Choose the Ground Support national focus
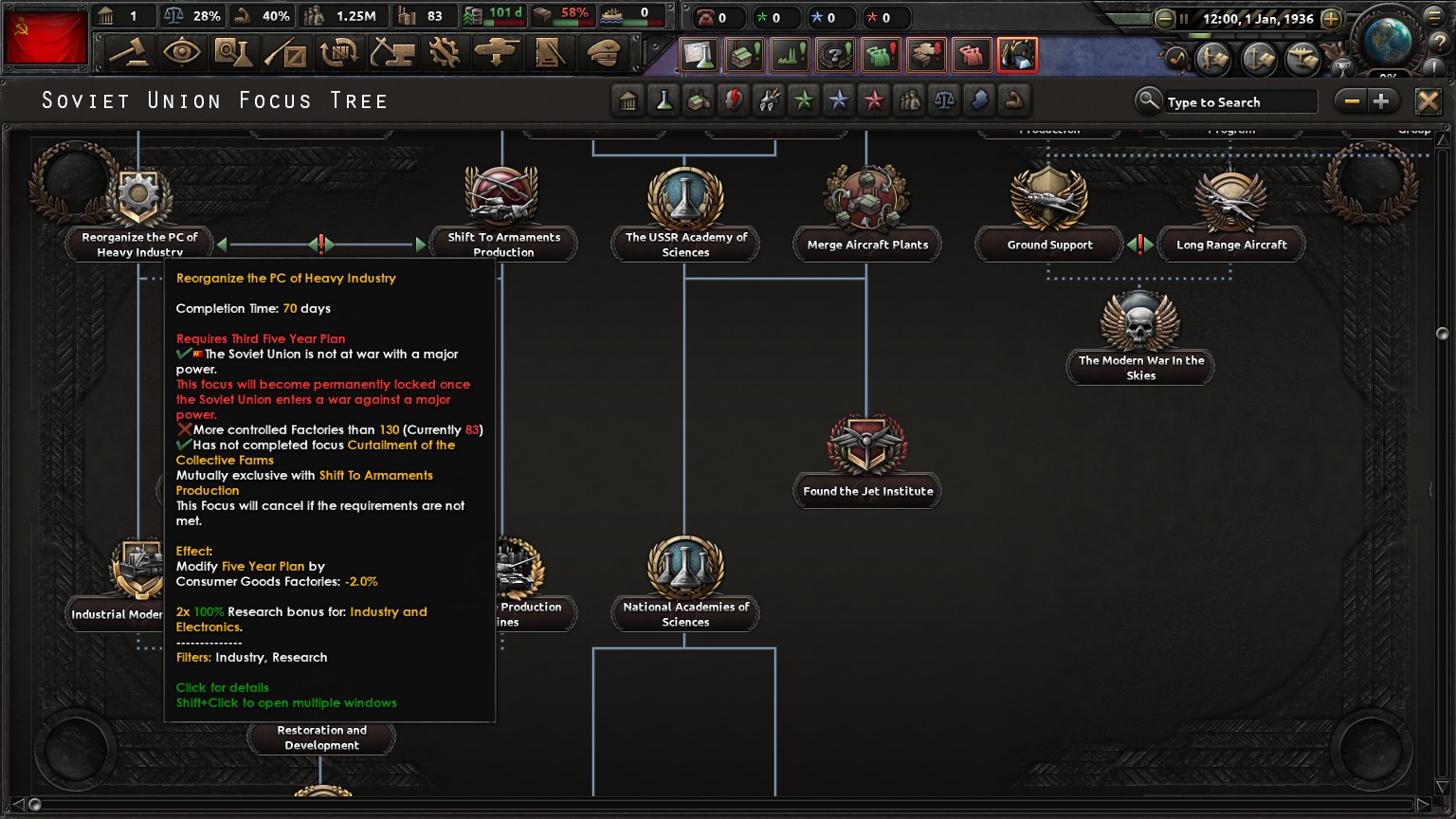1456x819 pixels. 1047,201
